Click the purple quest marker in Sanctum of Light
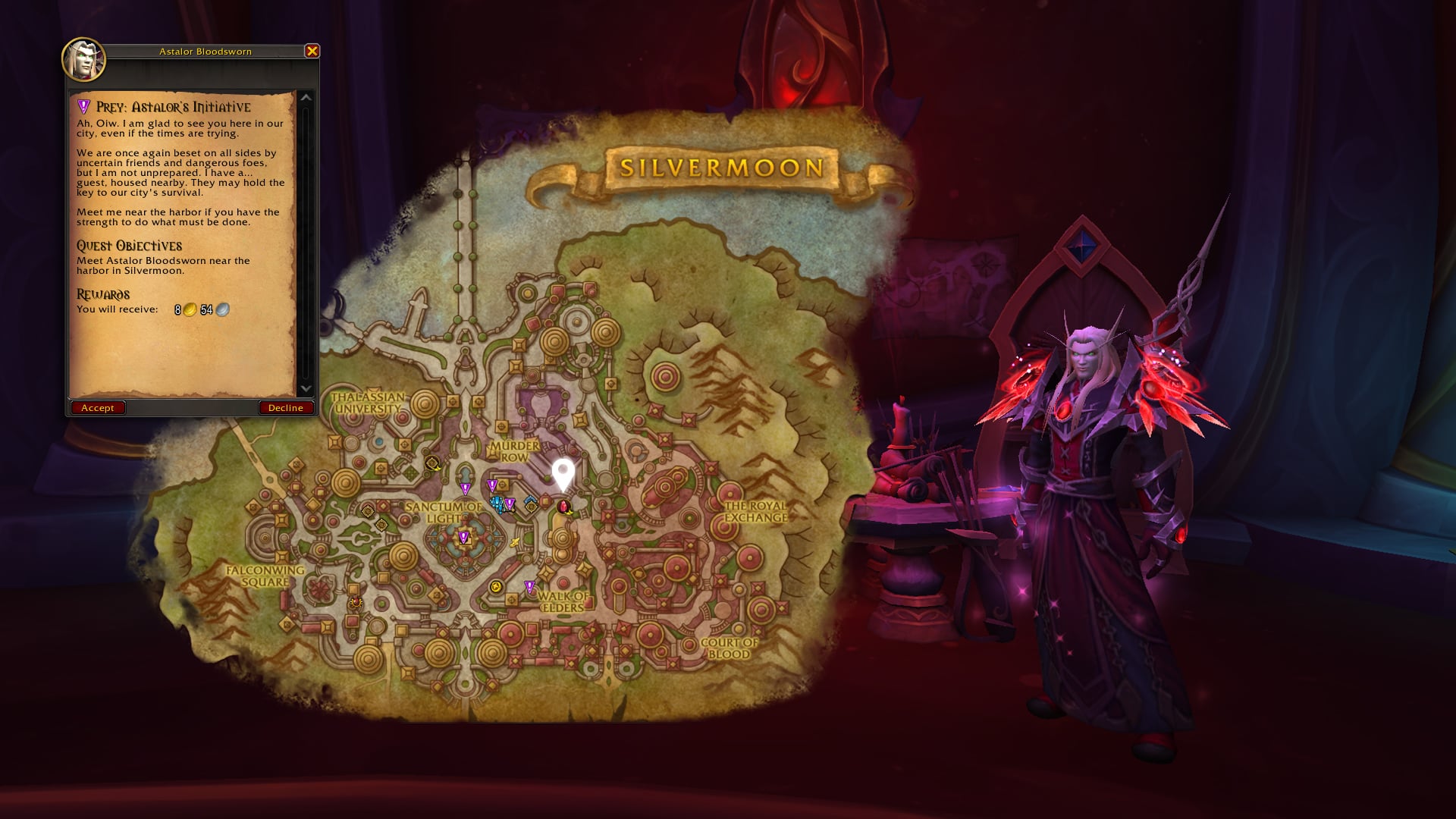 point(463,536)
